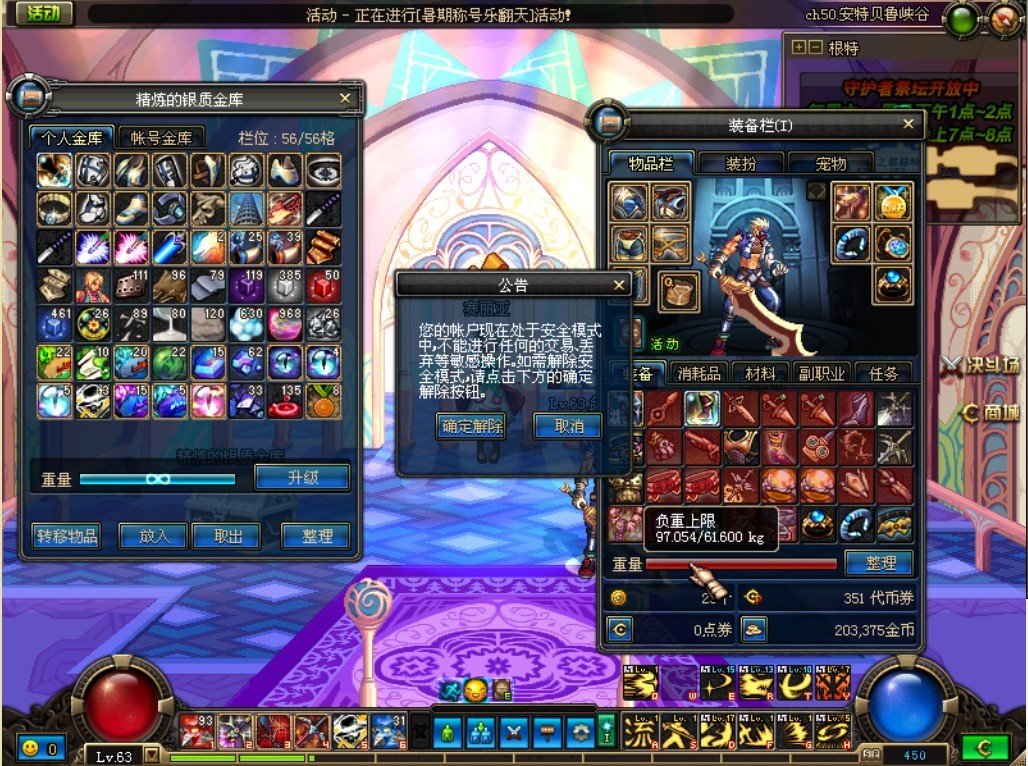Open the 装扮 avatar tab

pos(740,164)
